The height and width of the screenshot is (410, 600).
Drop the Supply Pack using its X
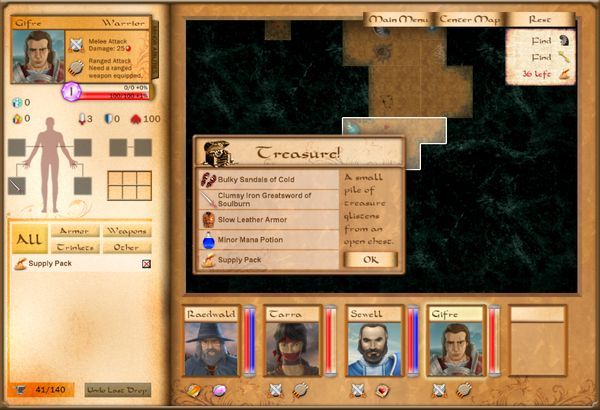tap(146, 264)
